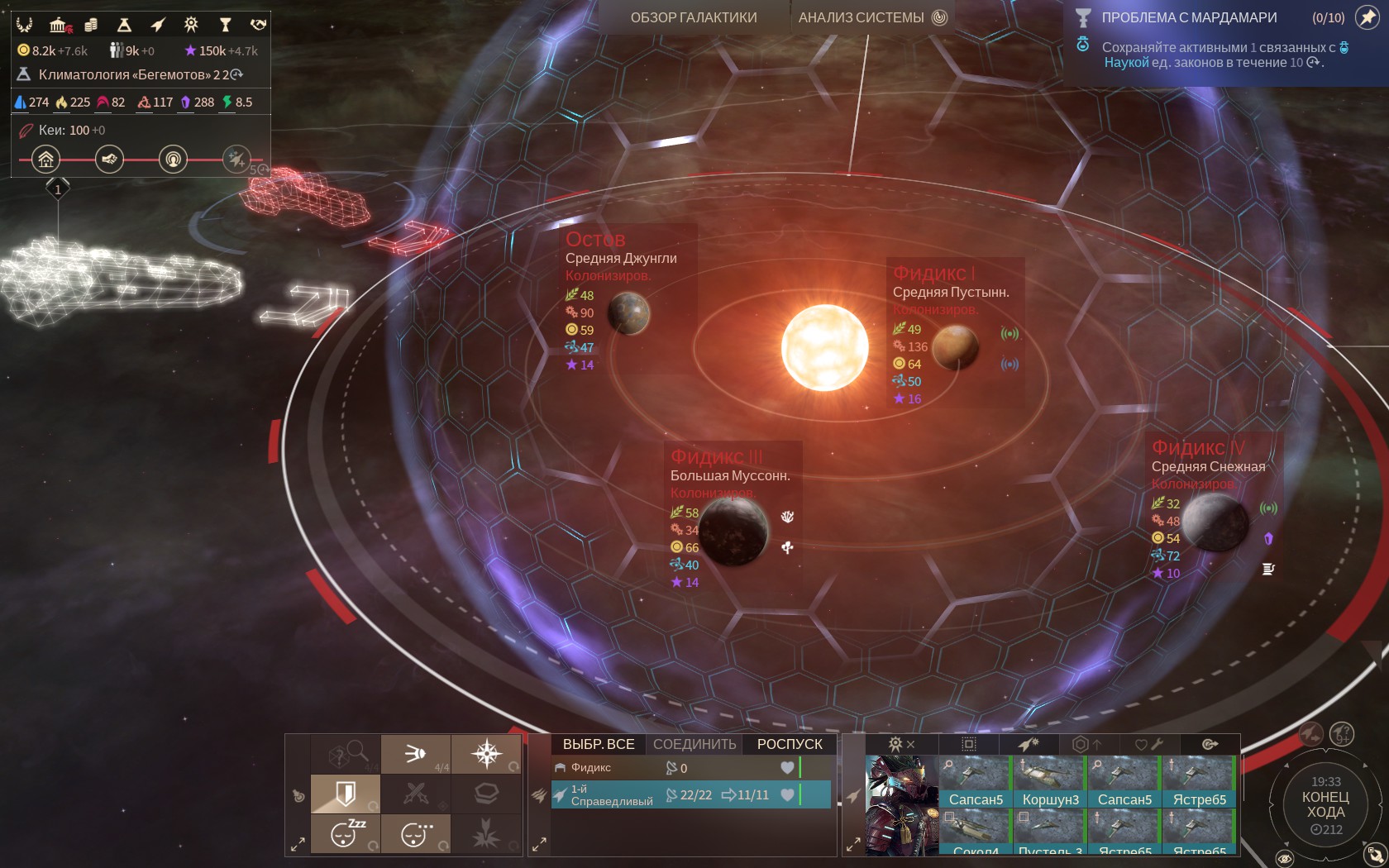The height and width of the screenshot is (868, 1389).
Task: Open the Проблема с Мардамари quest tracker
Action: 1188,17
